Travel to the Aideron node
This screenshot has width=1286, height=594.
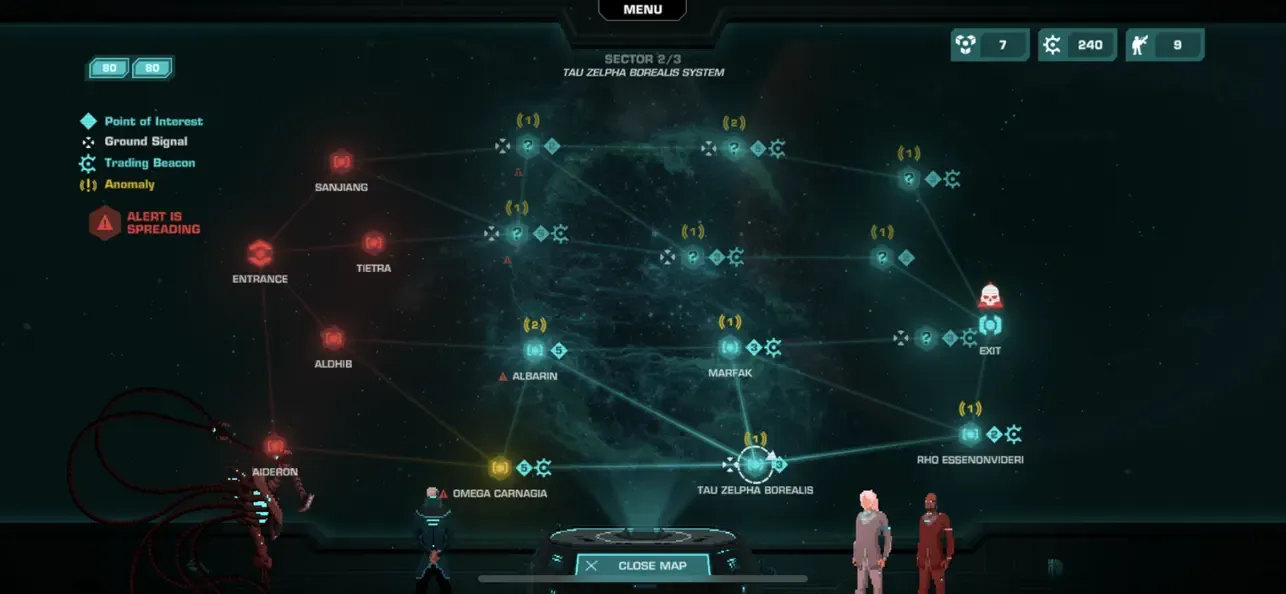[275, 446]
